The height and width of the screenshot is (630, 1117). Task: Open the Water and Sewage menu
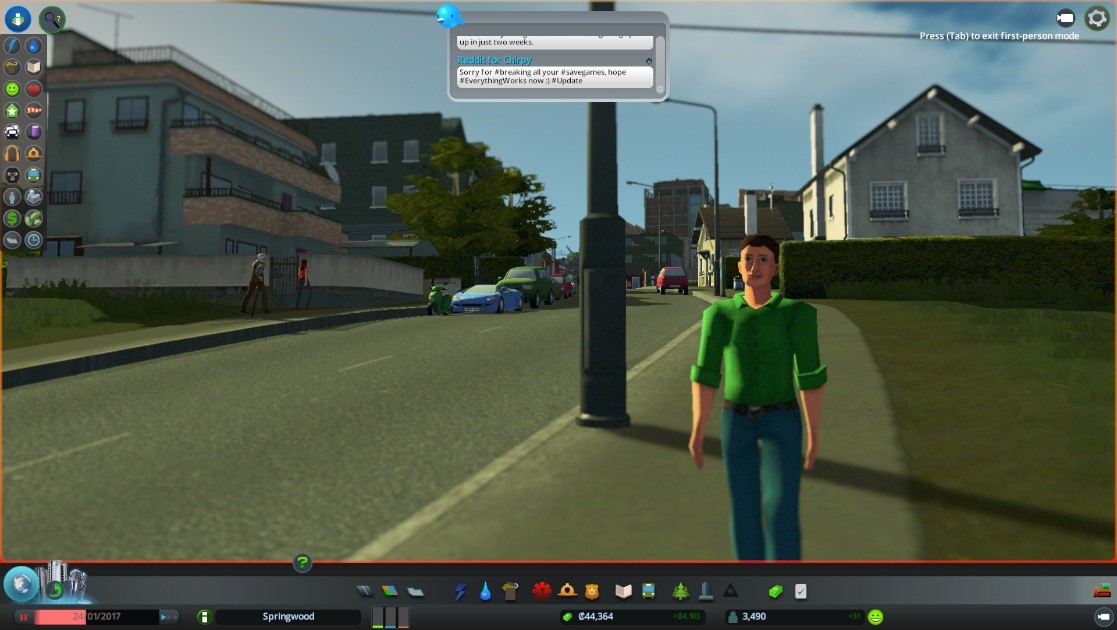(x=485, y=591)
